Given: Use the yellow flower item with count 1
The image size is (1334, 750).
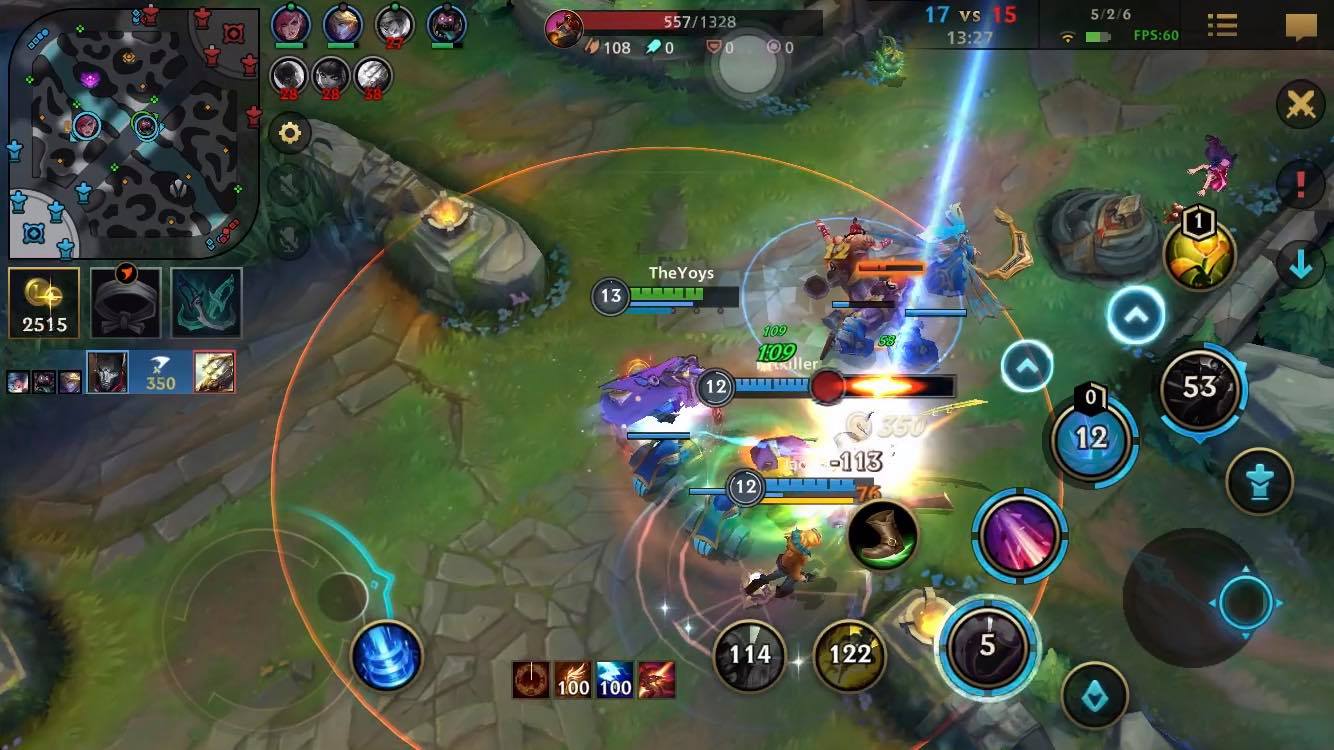Looking at the screenshot, I should pyautogui.click(x=1199, y=254).
